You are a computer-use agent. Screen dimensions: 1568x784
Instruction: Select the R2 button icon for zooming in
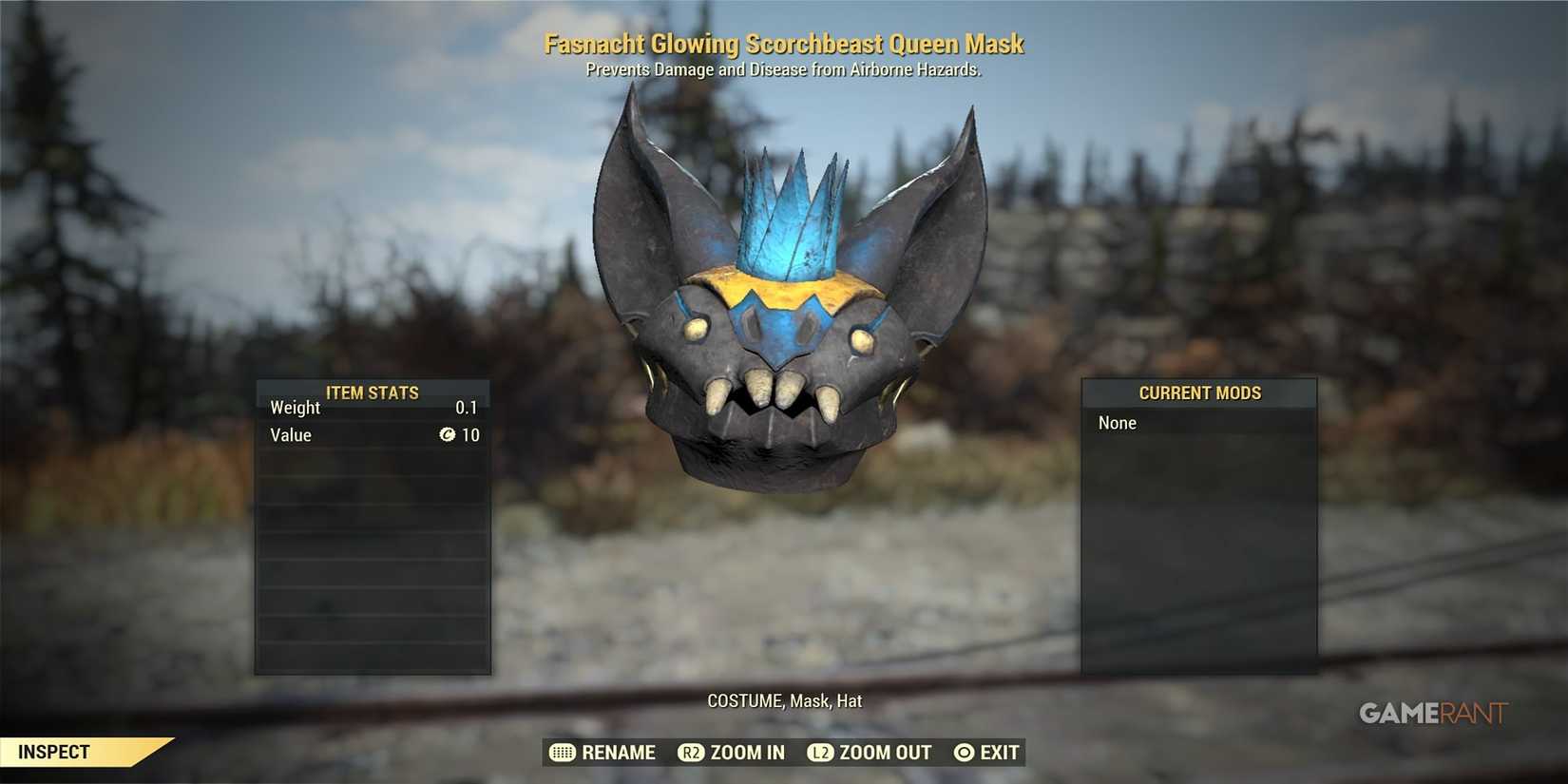[x=691, y=753]
